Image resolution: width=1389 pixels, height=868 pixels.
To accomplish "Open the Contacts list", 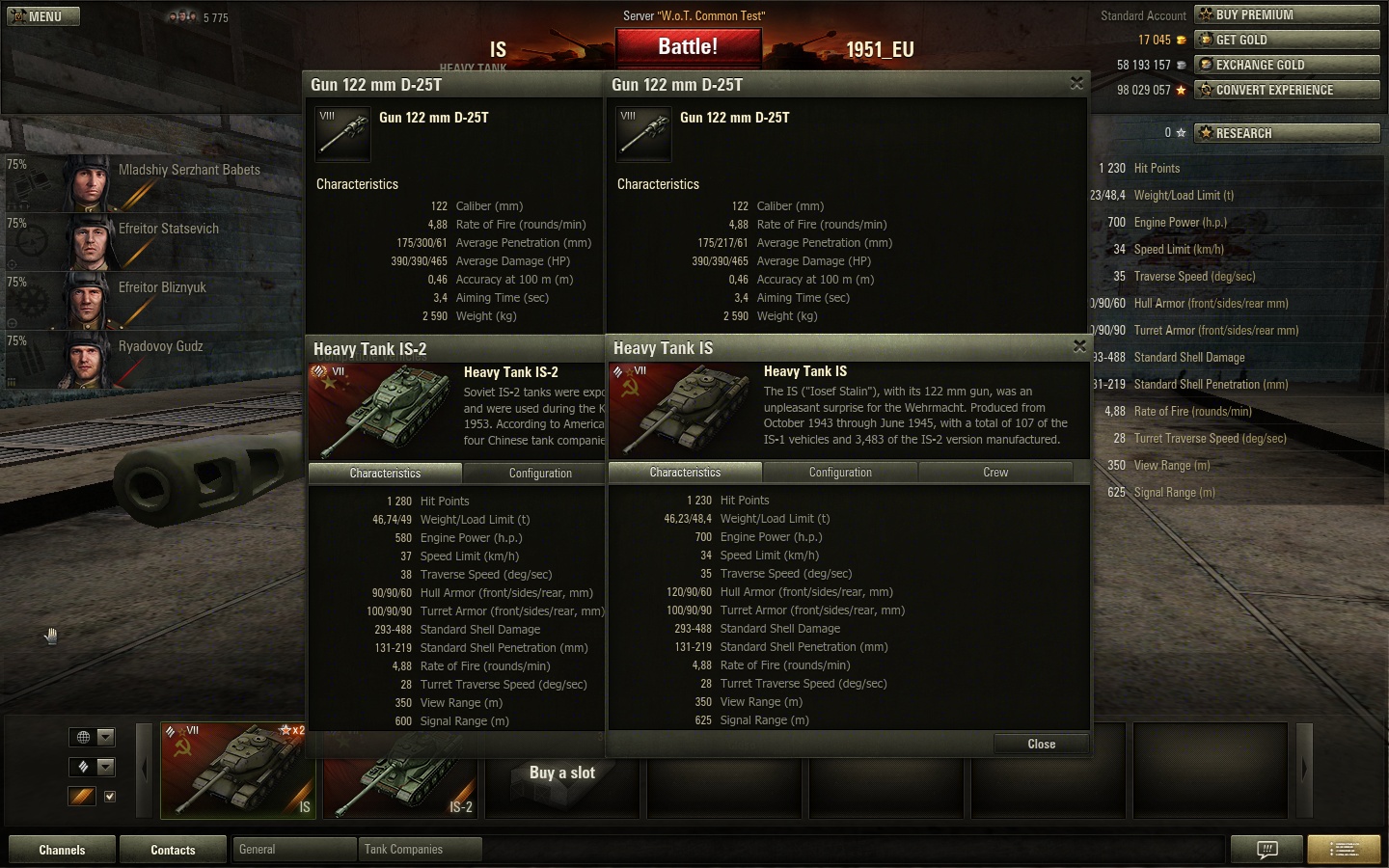I will click(x=173, y=850).
